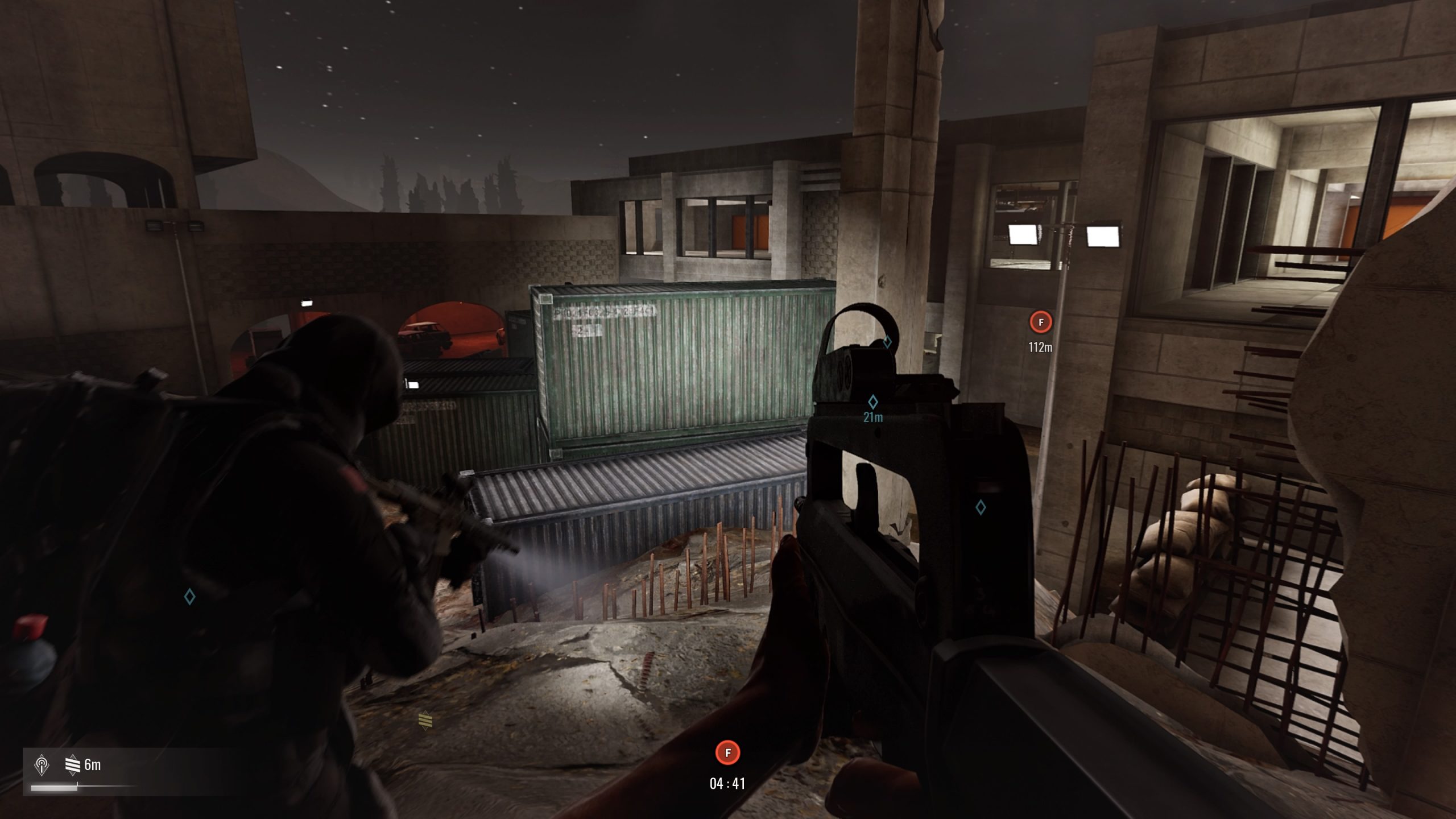Image resolution: width=1456 pixels, height=819 pixels.
Task: Select the teammate diamond marker labeled 21m
Action: pos(873,403)
